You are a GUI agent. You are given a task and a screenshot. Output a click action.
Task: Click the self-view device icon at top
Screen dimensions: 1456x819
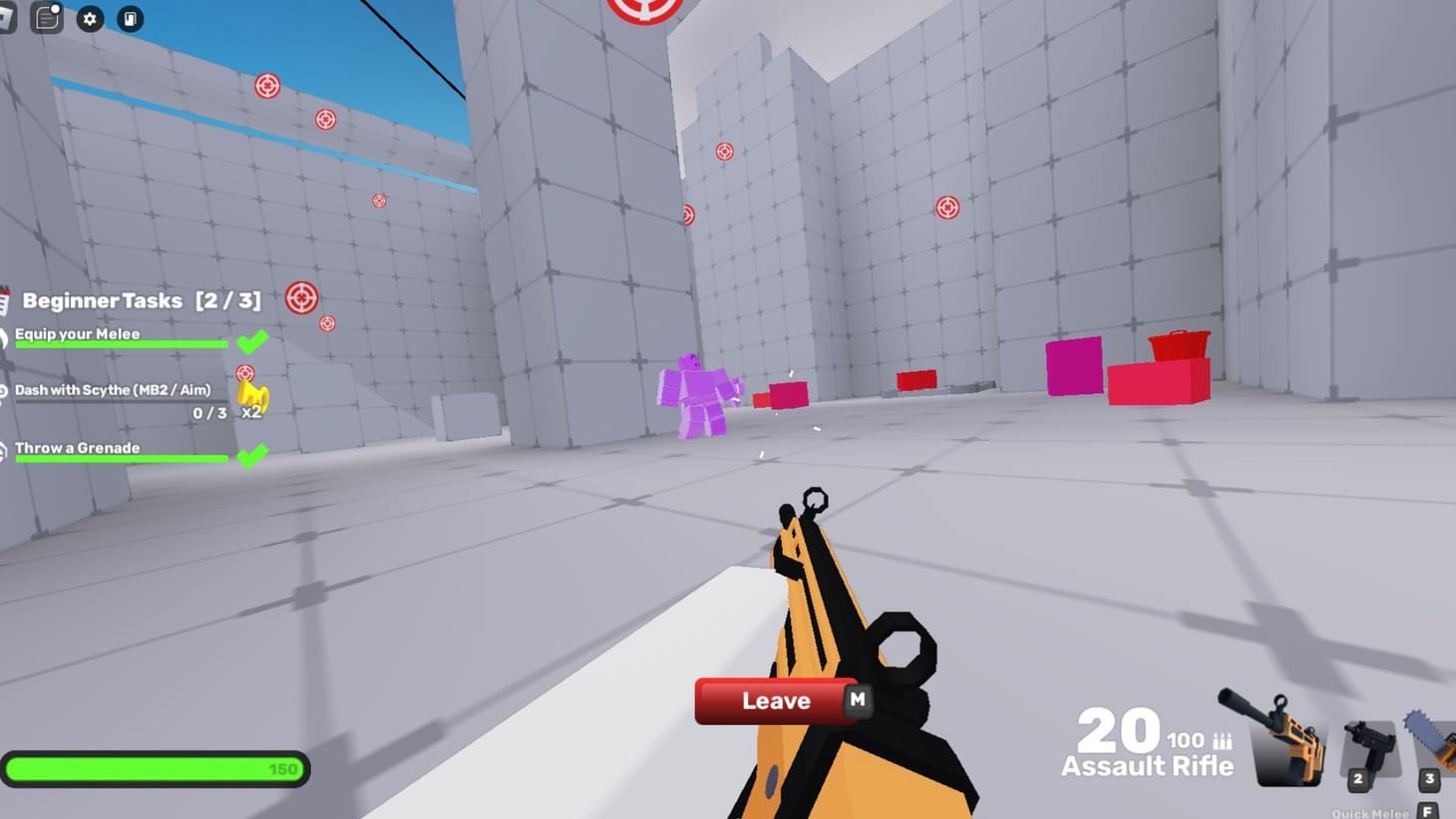[130, 19]
